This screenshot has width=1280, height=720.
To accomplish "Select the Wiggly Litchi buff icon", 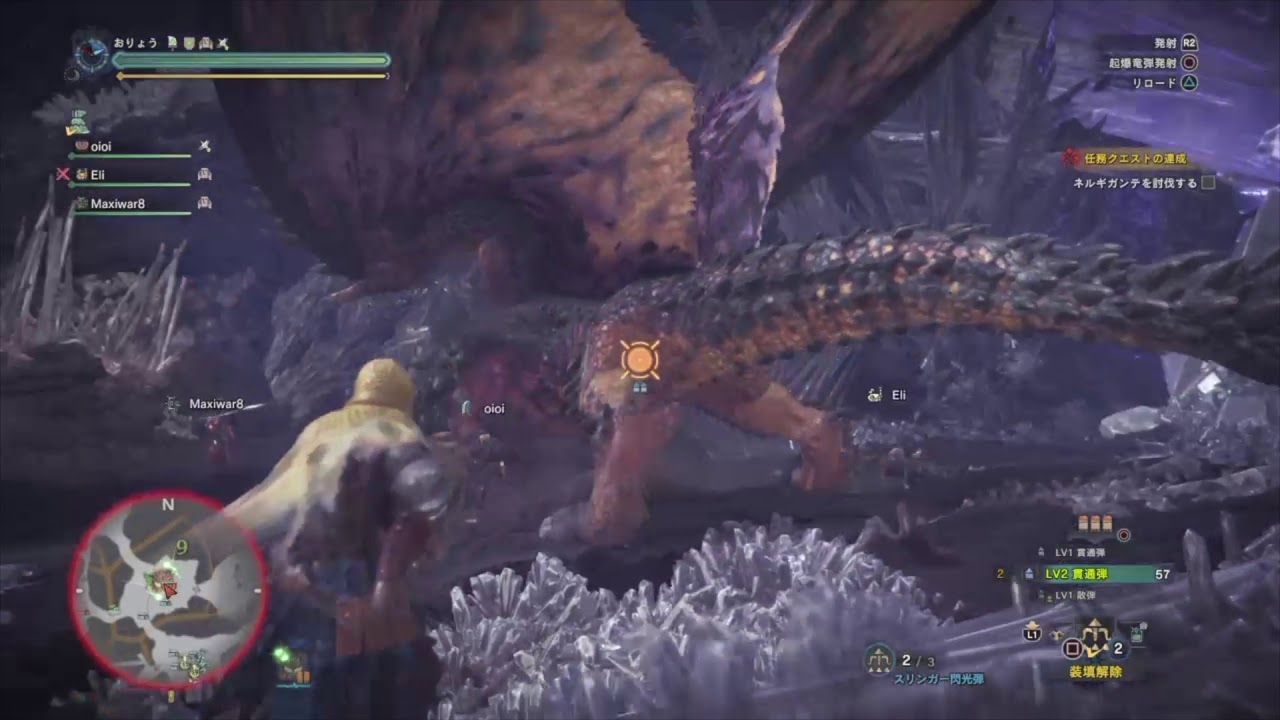I will 172,43.
